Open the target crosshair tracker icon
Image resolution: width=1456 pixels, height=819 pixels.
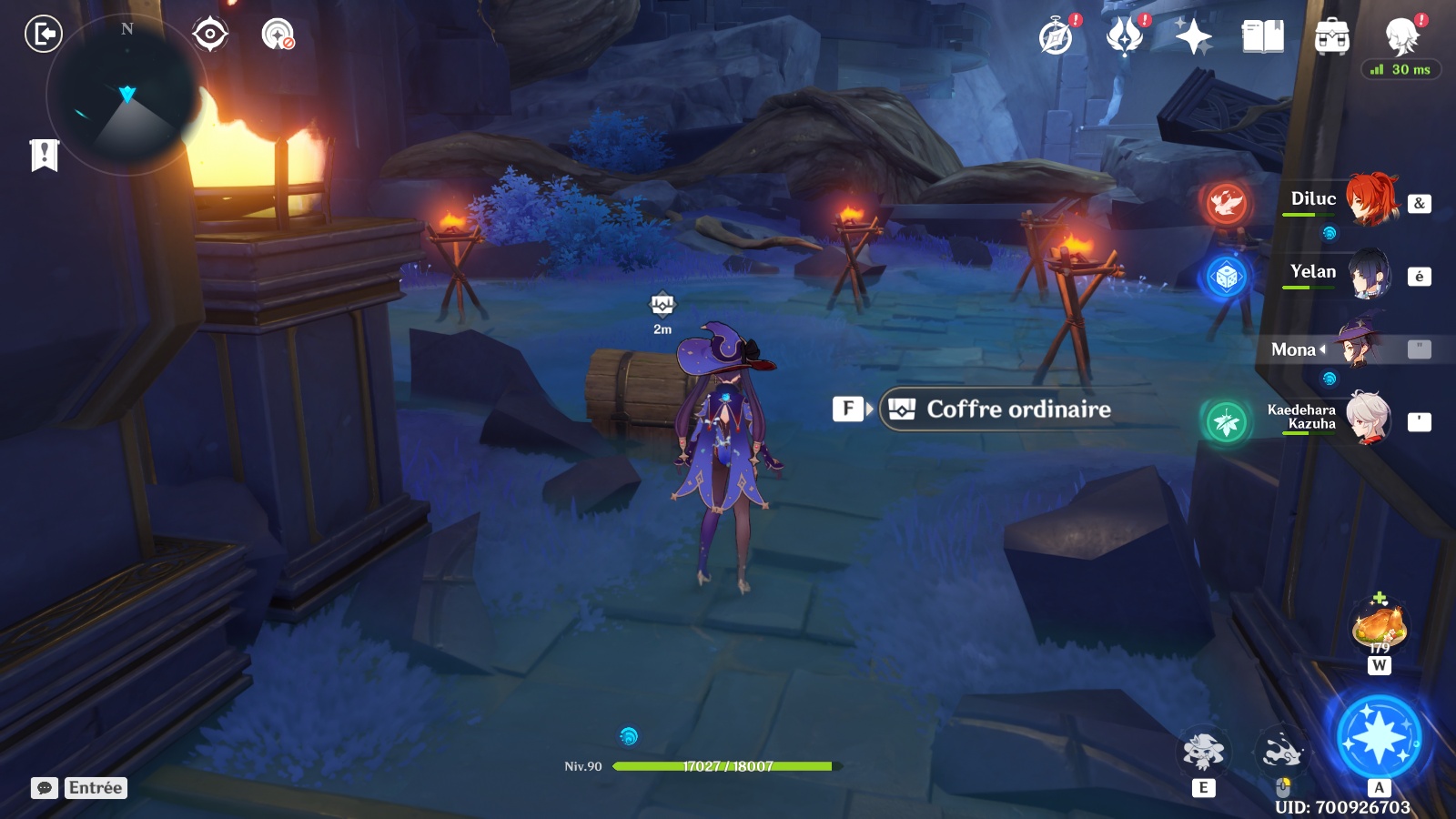[x=210, y=35]
